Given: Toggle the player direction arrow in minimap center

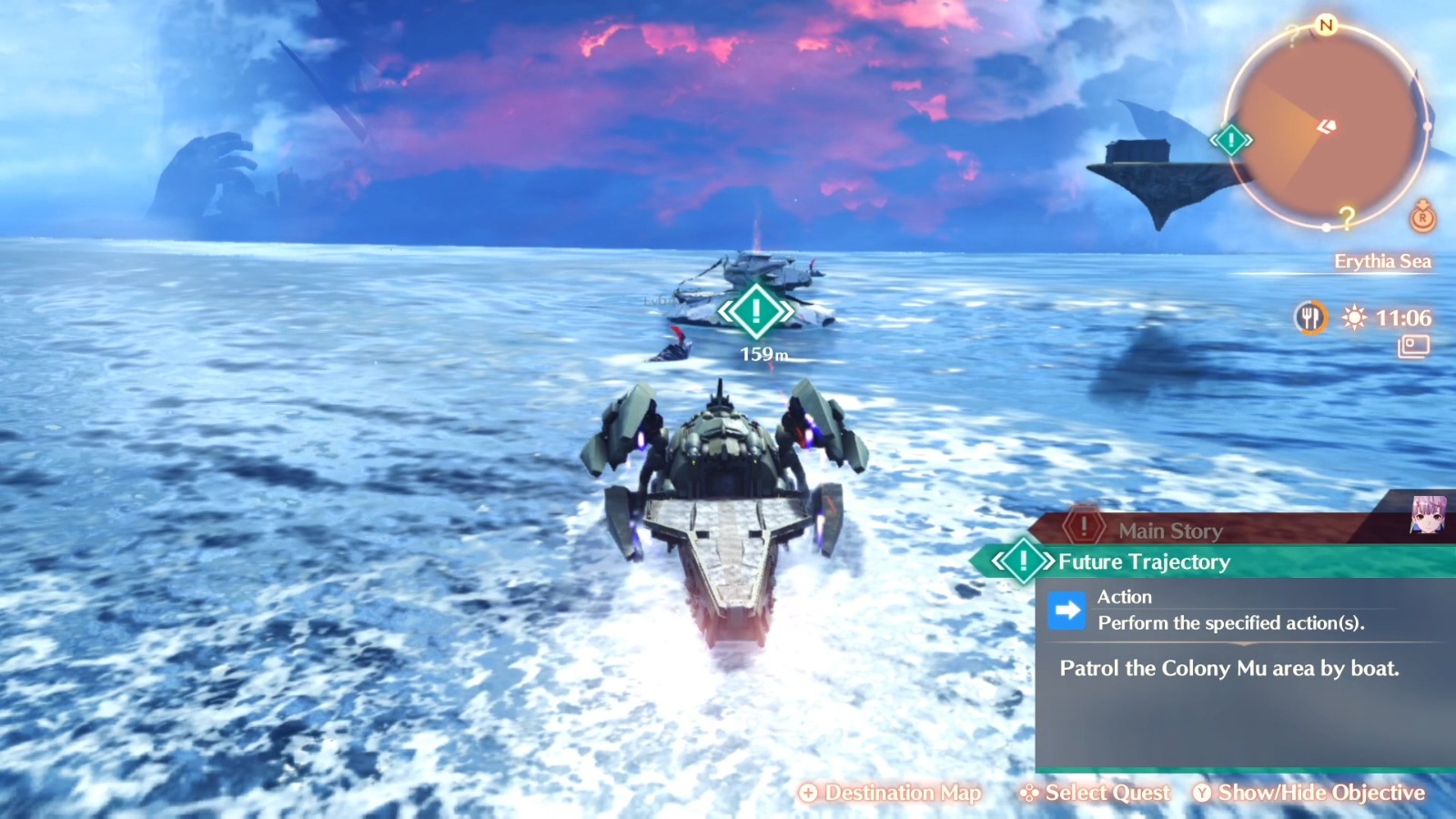Looking at the screenshot, I should pyautogui.click(x=1326, y=125).
